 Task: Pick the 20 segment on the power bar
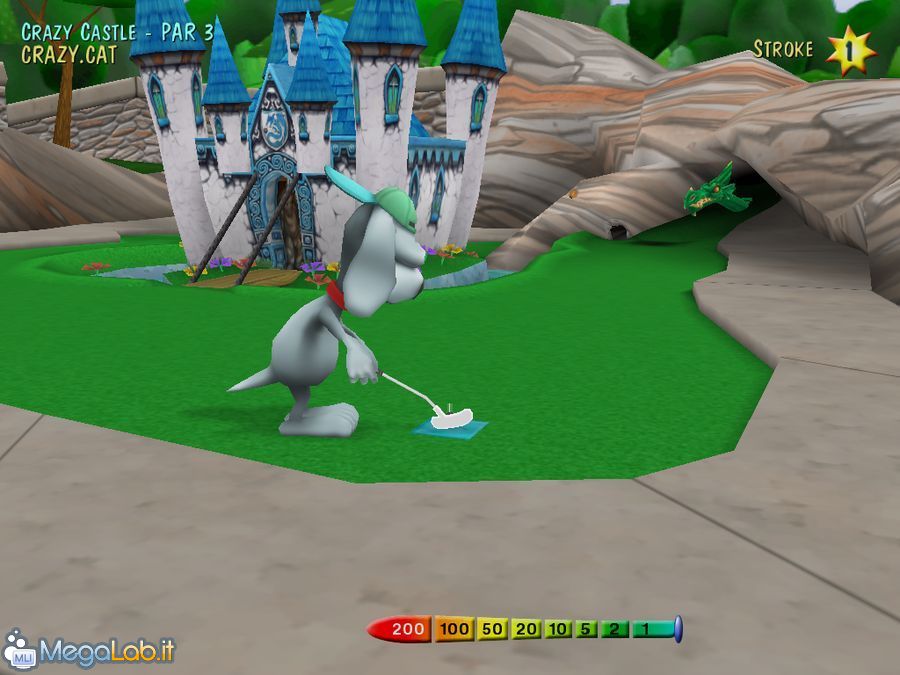tap(526, 629)
